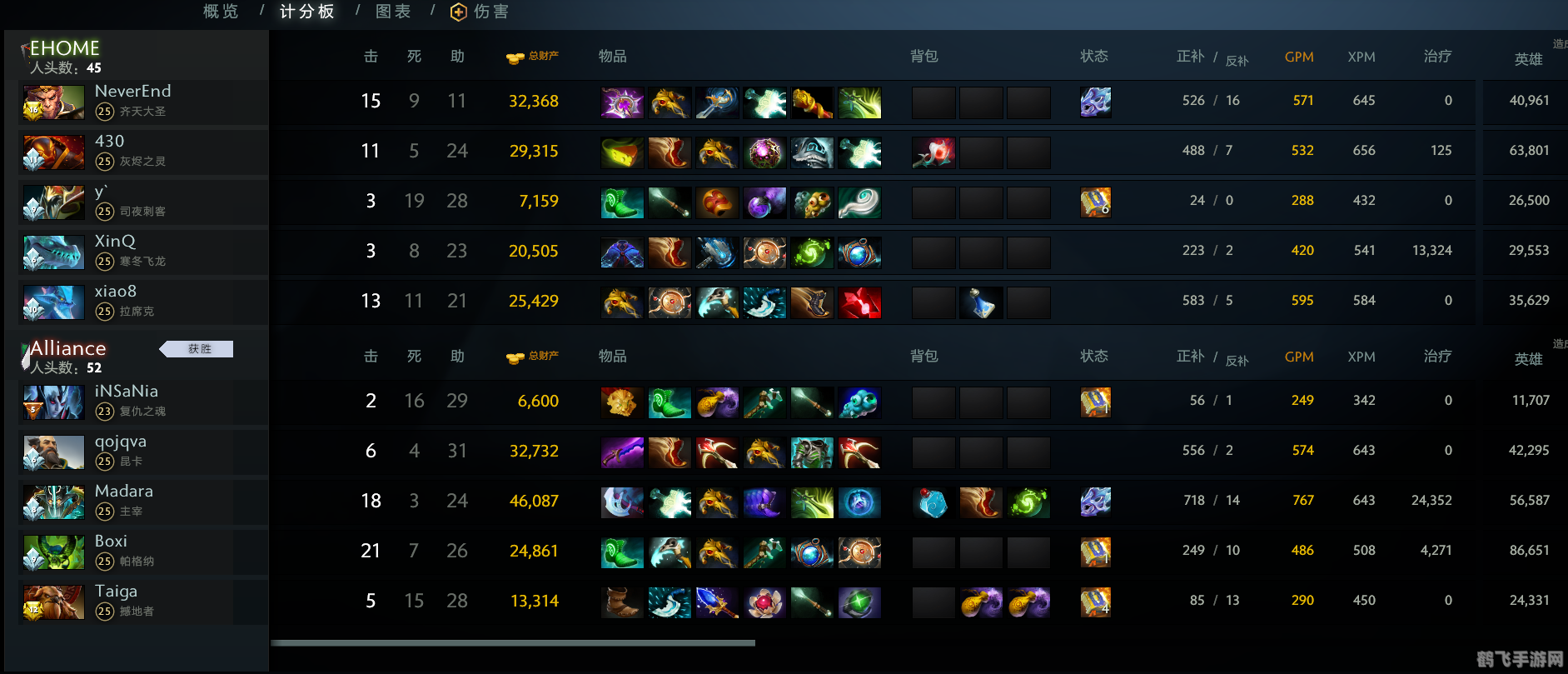Screen dimensions: 1568x674
Task: Select the 伤害 damage tab
Action: coord(490,12)
